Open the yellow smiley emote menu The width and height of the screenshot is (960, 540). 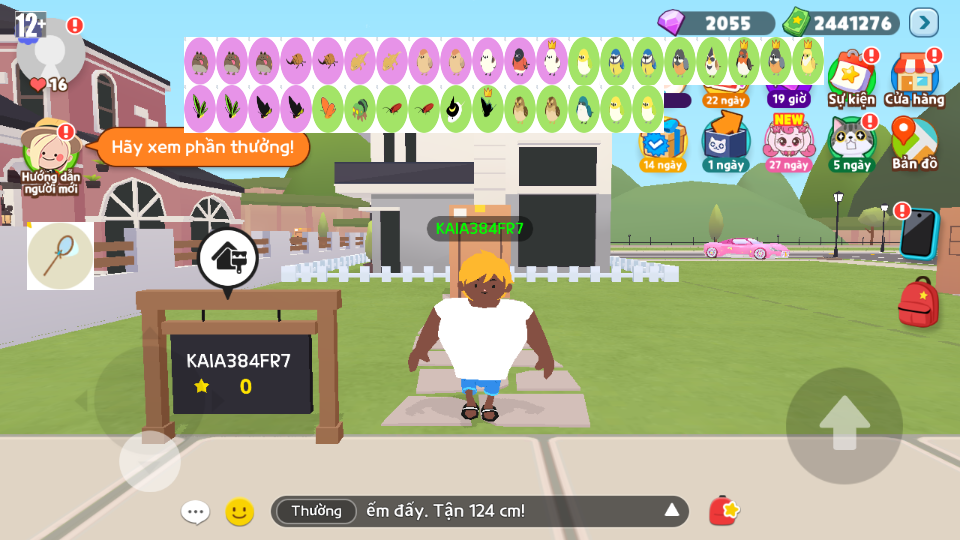pyautogui.click(x=239, y=512)
